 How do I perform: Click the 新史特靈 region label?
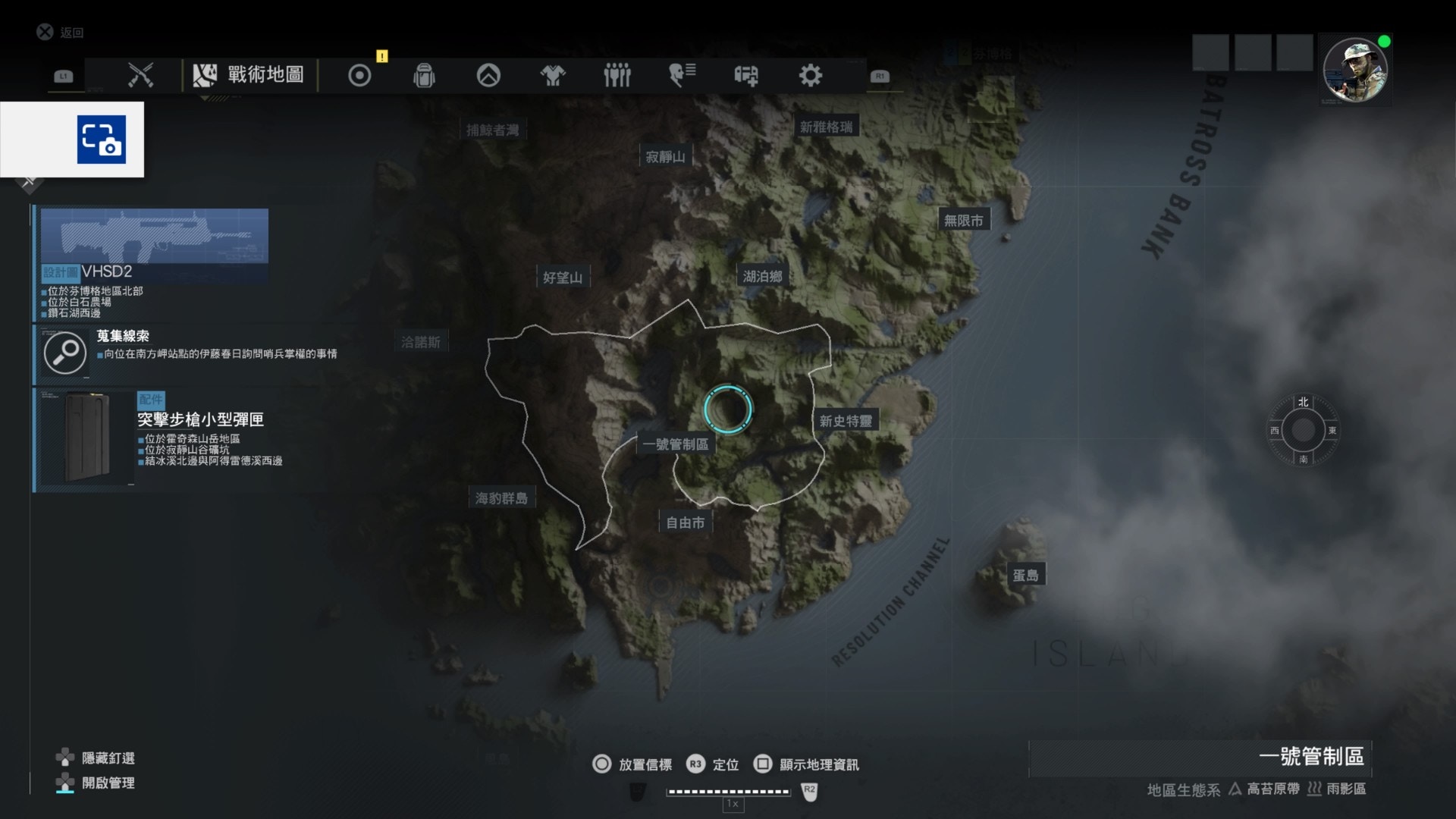tap(846, 421)
